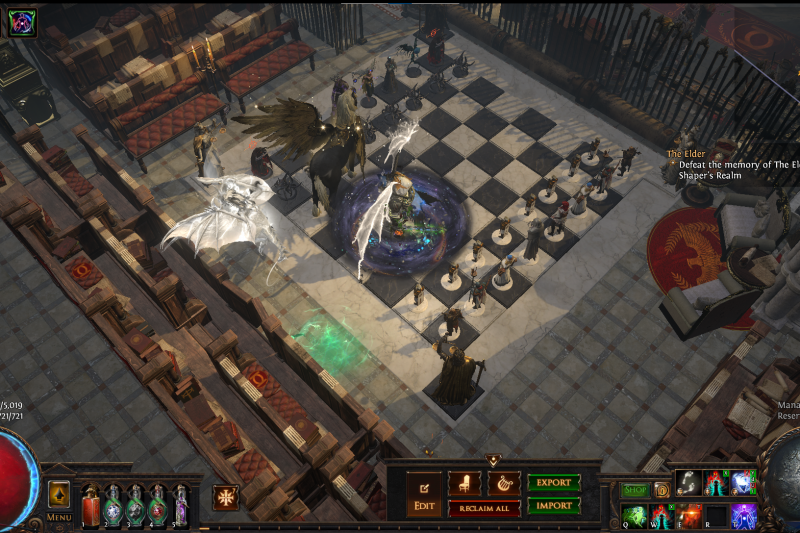
Task: Import a hideout layout
Action: click(x=554, y=505)
